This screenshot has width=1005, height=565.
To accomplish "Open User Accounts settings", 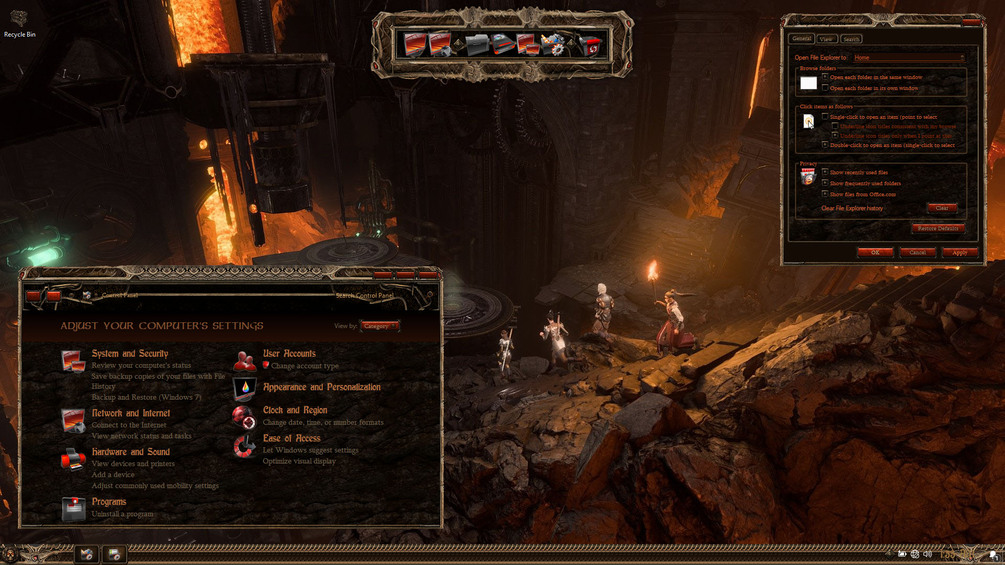I will (x=289, y=354).
